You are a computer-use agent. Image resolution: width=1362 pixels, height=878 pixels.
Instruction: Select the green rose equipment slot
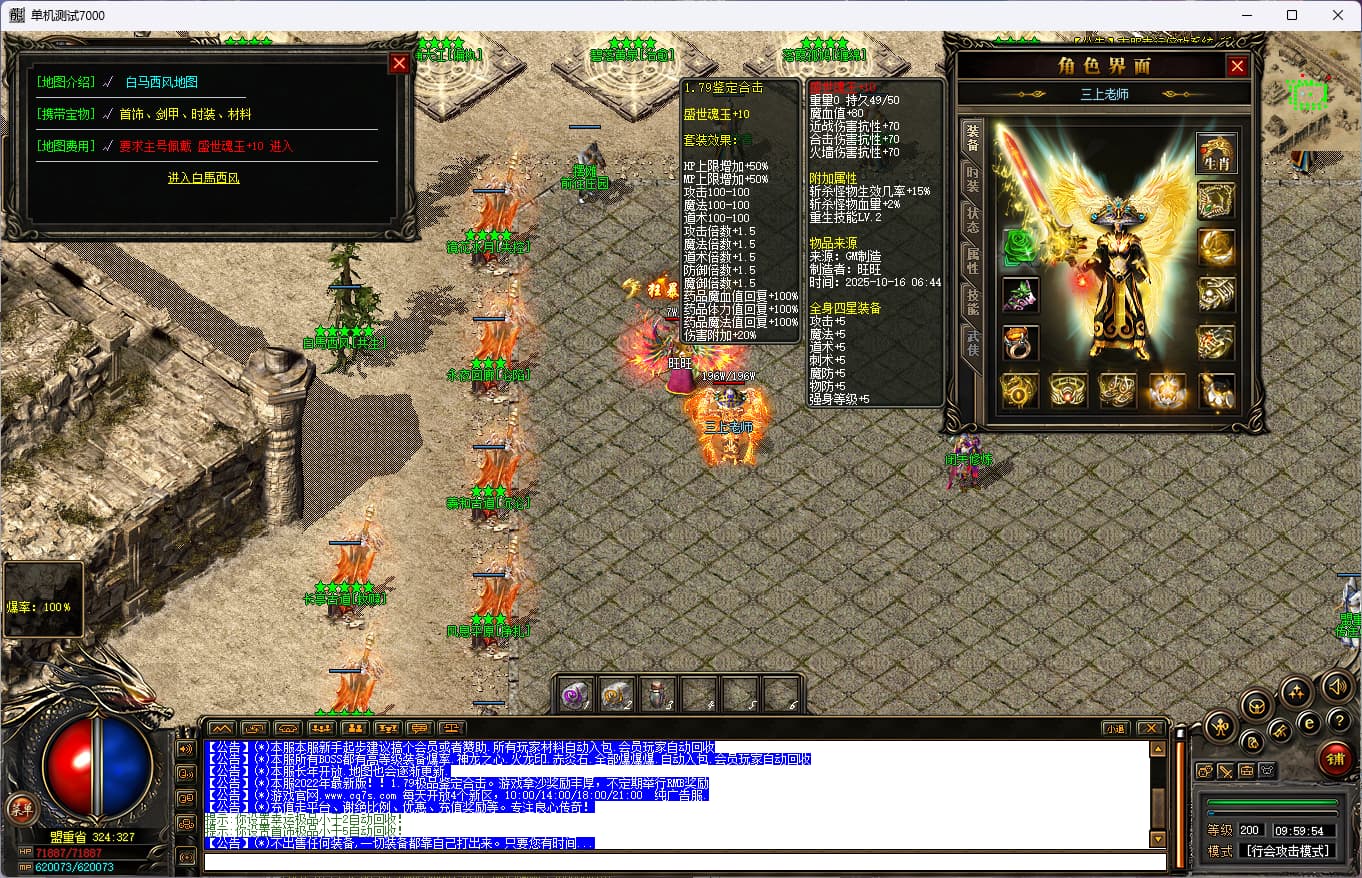click(1020, 248)
